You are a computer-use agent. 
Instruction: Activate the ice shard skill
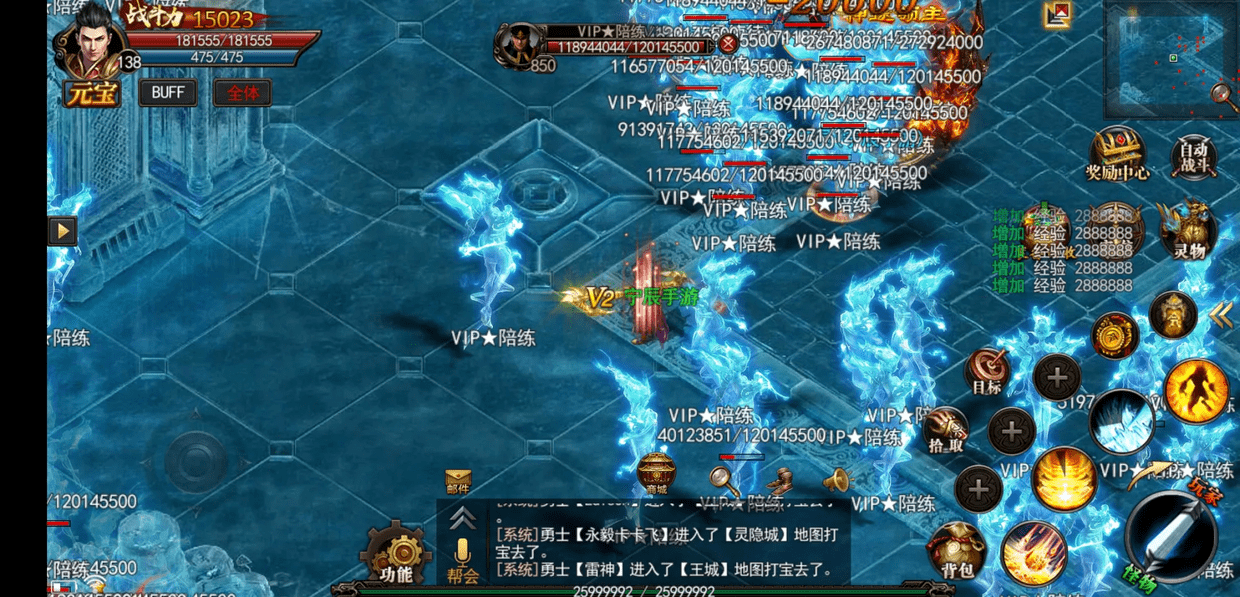tap(1121, 423)
